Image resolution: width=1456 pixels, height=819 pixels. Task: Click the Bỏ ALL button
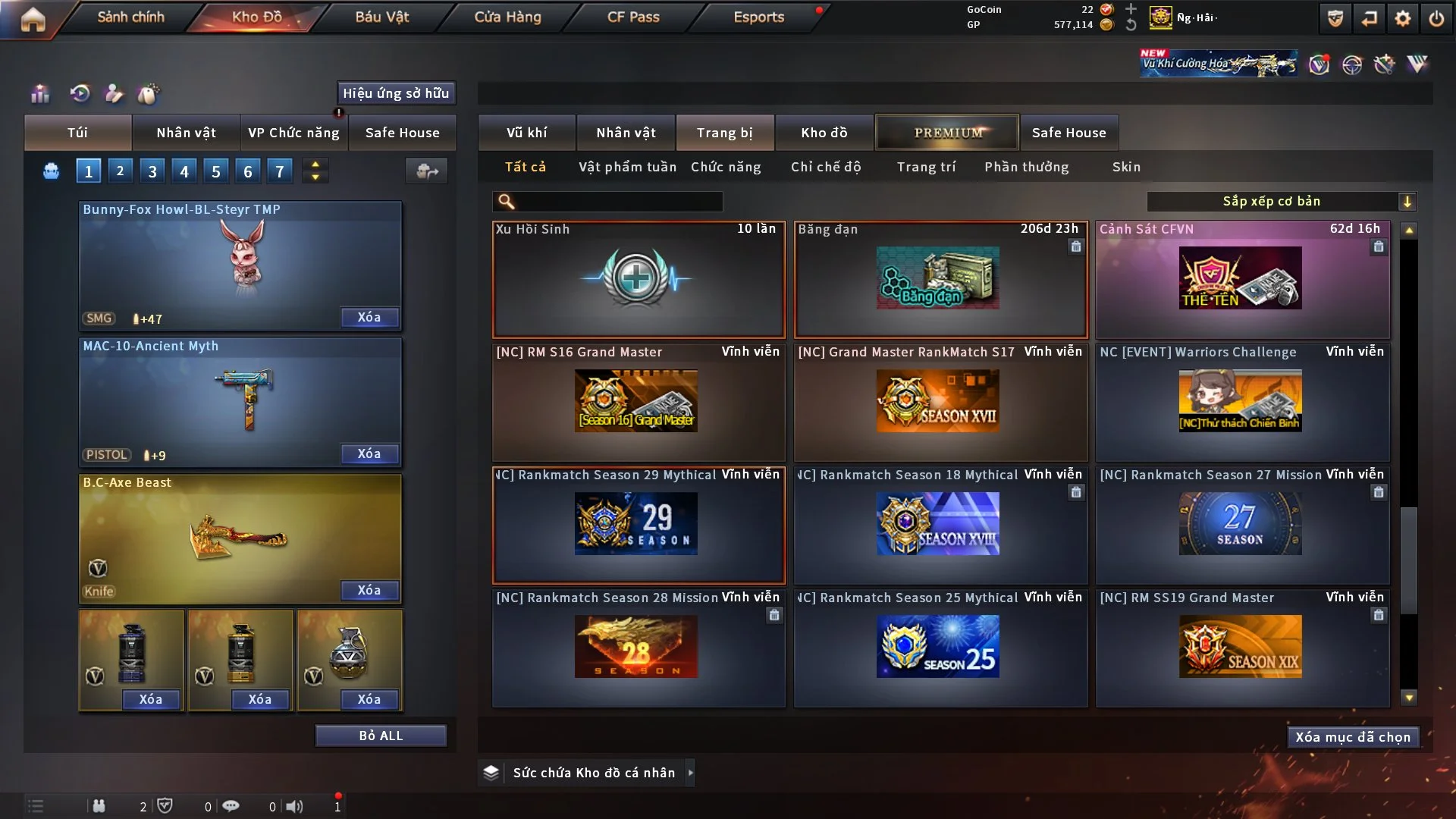[381, 736]
